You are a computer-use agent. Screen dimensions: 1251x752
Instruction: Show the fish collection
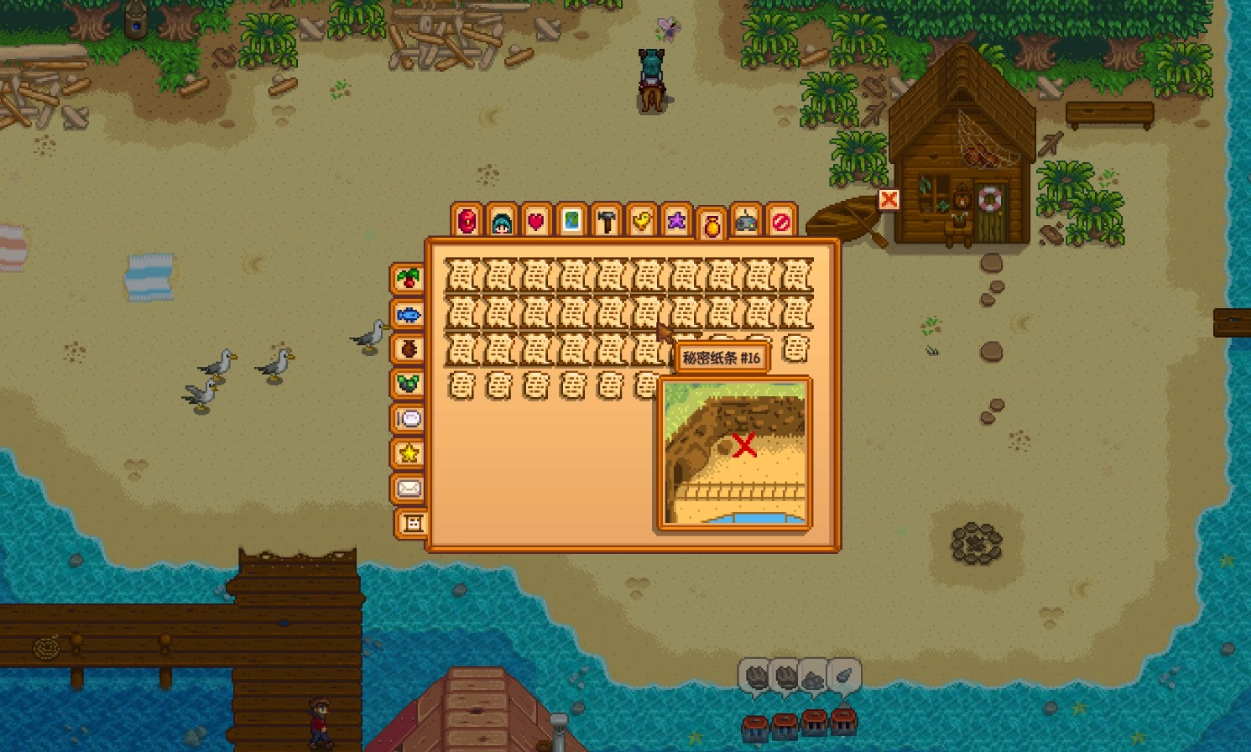tap(408, 314)
